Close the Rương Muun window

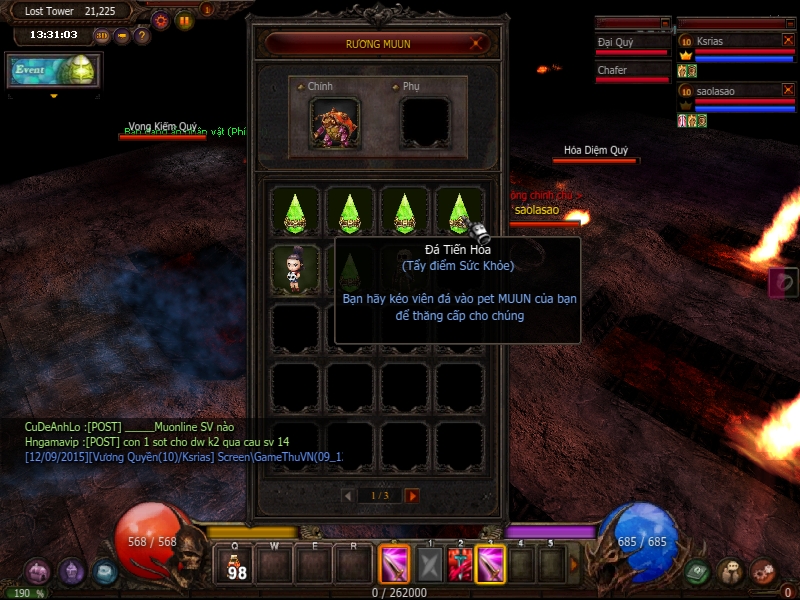479,43
